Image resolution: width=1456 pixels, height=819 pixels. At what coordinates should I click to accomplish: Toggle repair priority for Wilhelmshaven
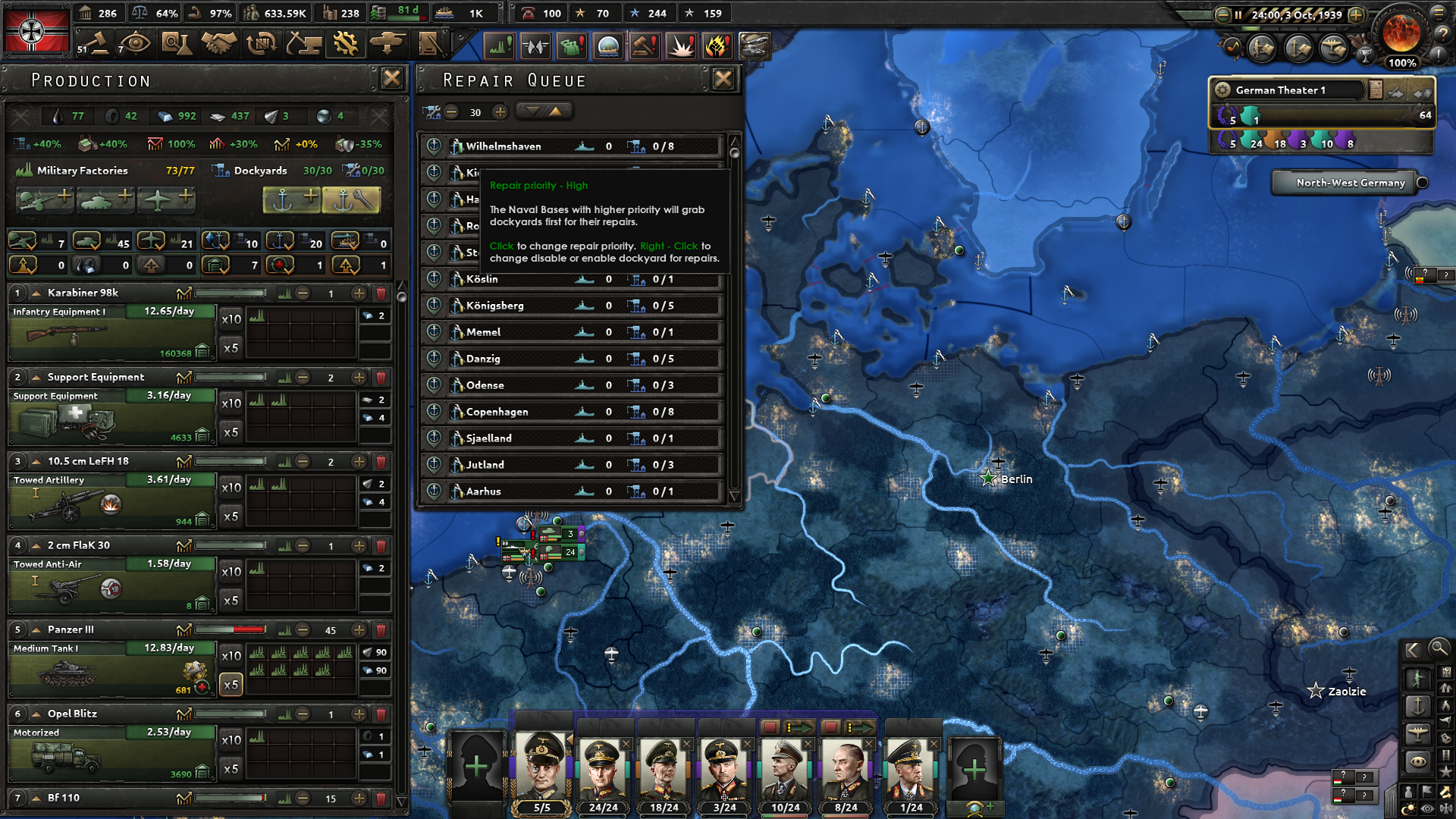(x=434, y=146)
